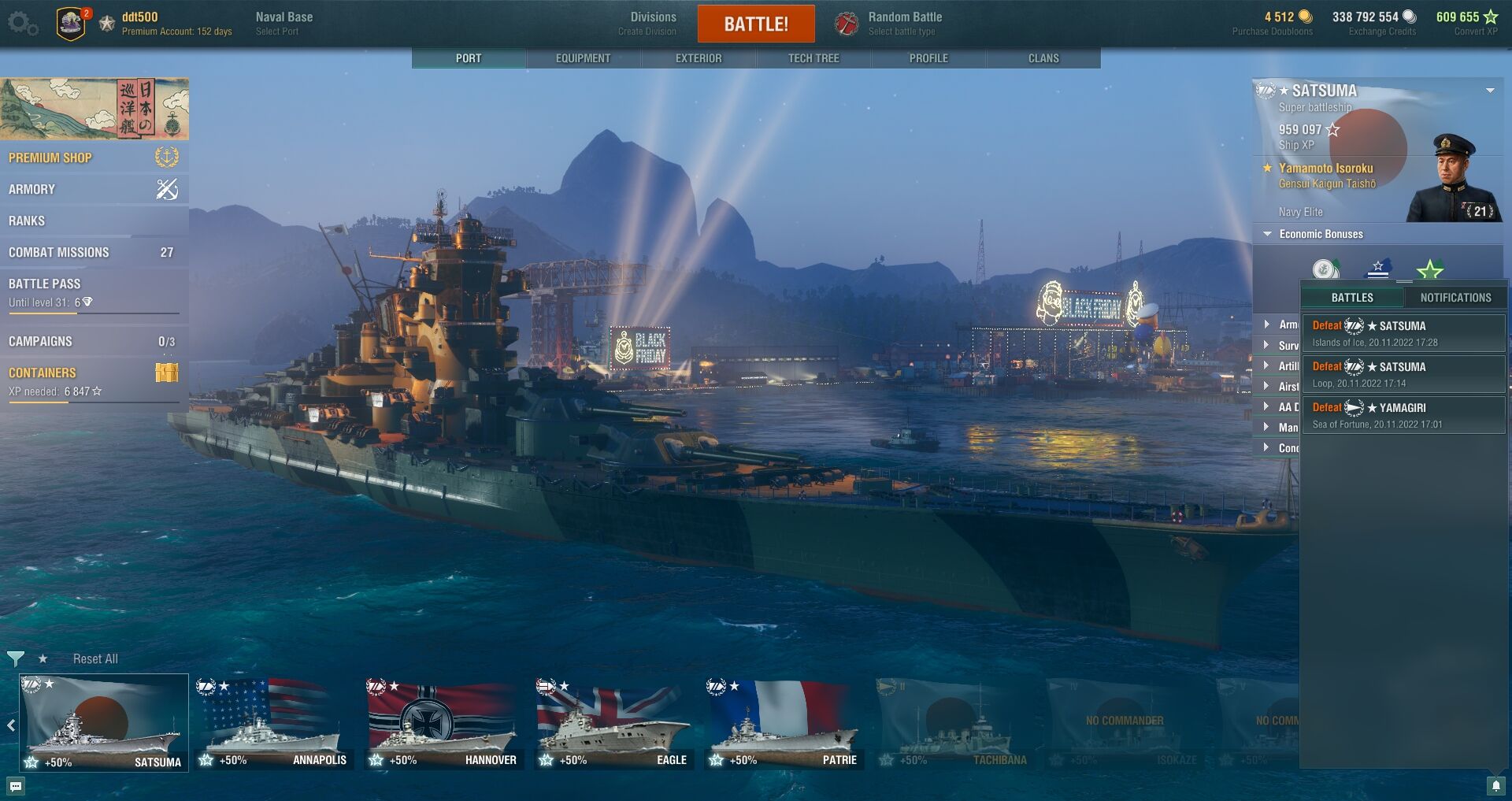This screenshot has width=1512, height=801.
Task: Select battle type Random Battle
Action: pos(904,23)
